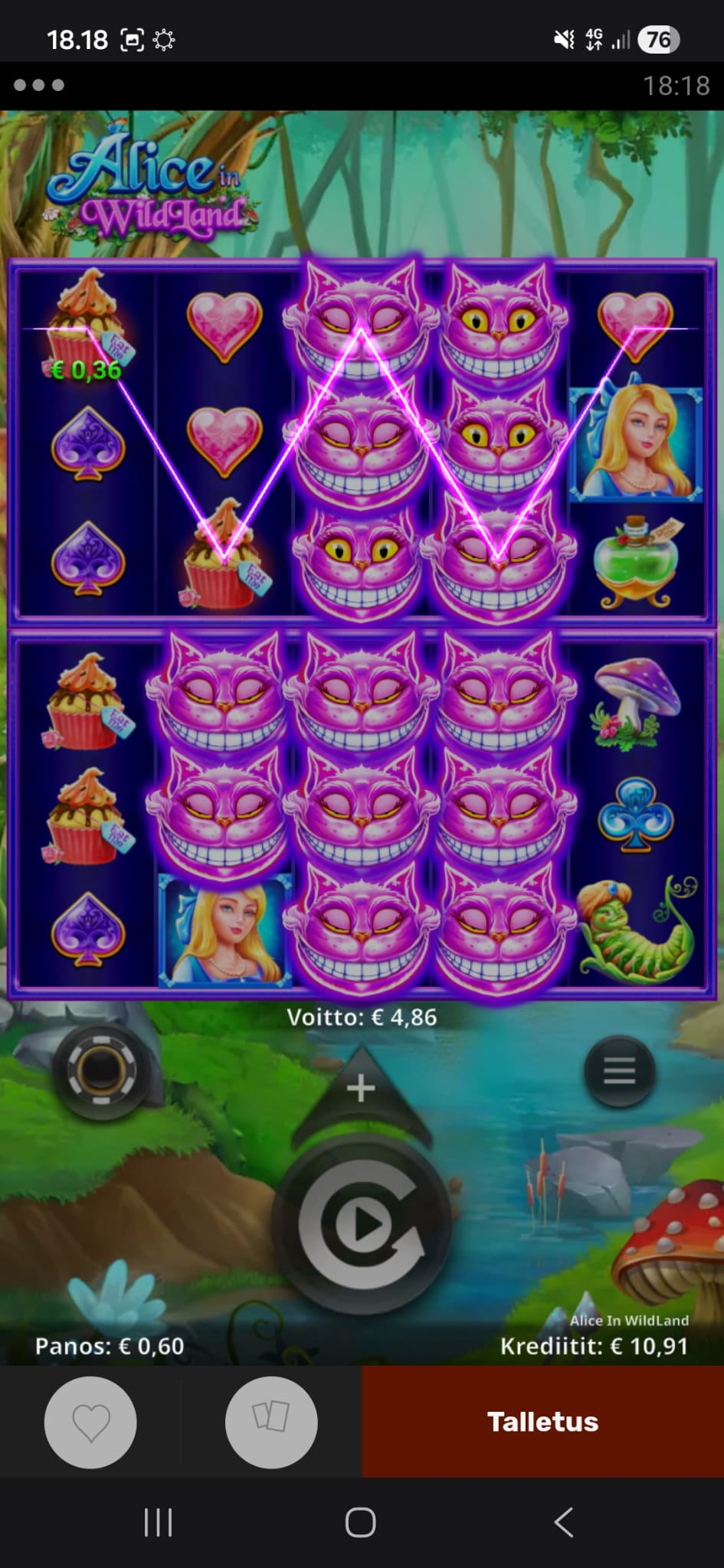Open the hamburger game menu

point(619,1071)
